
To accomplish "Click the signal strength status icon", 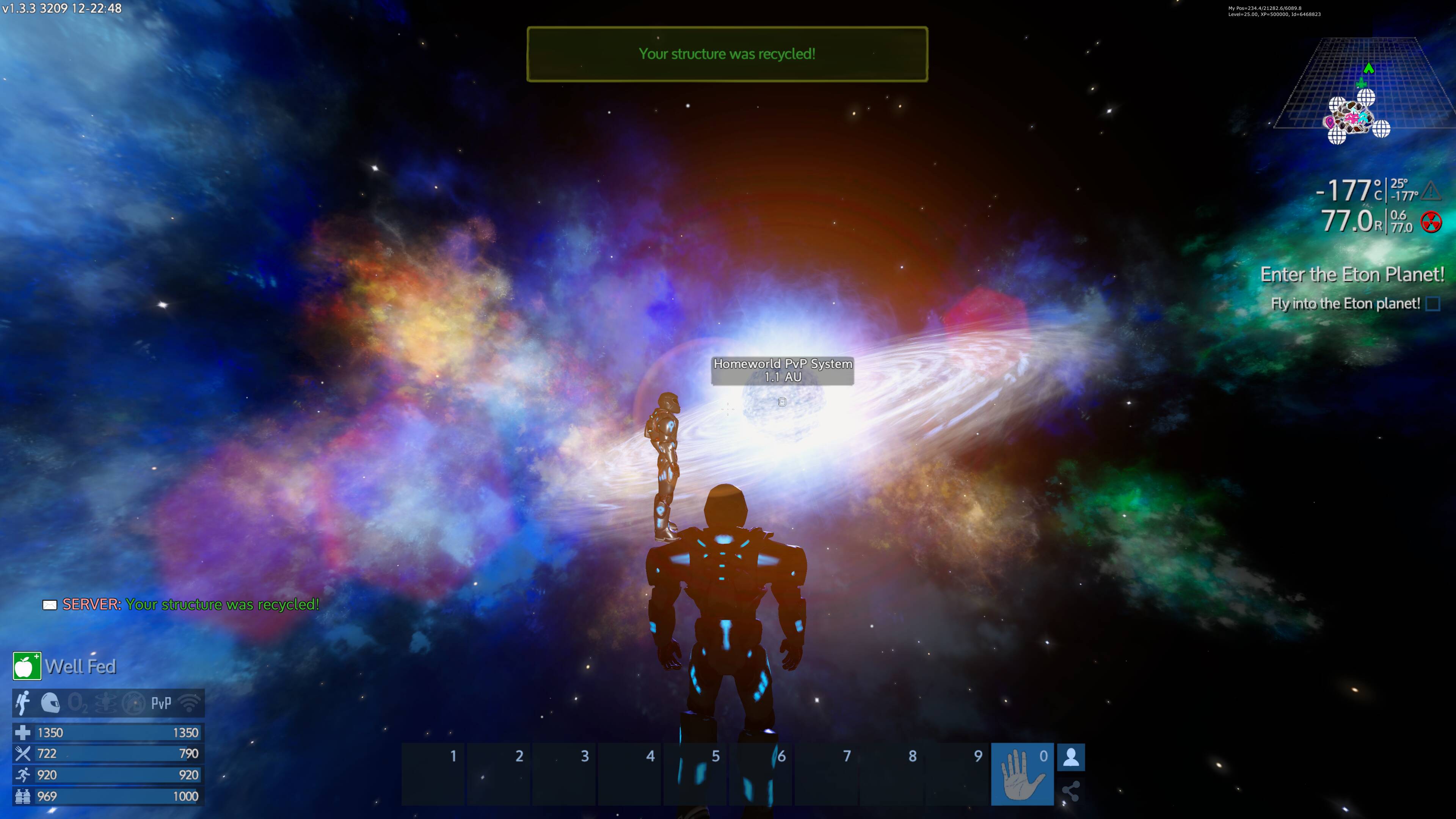I will pyautogui.click(x=189, y=703).
